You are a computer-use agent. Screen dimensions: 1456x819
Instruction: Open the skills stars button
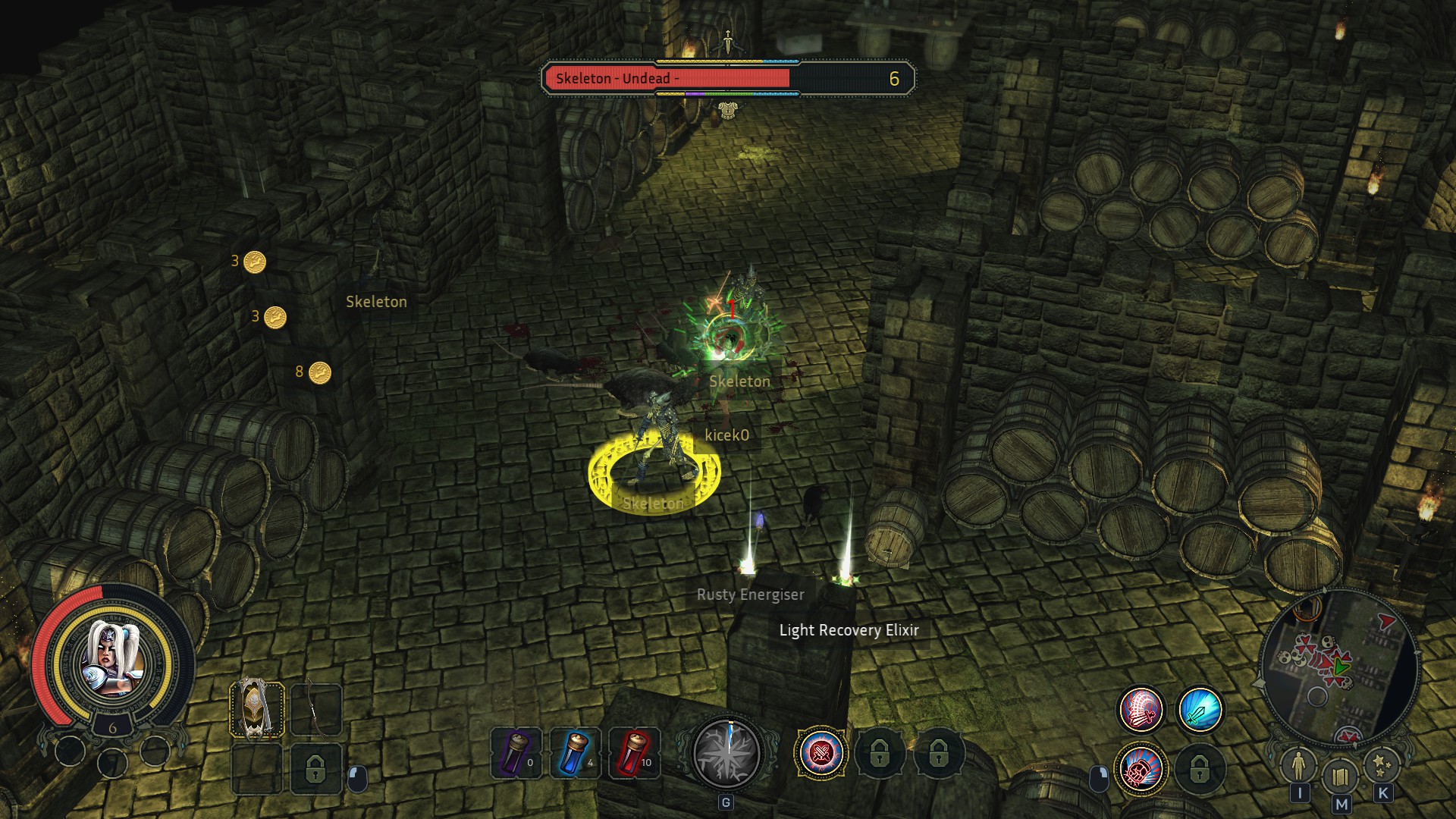[x=1382, y=766]
